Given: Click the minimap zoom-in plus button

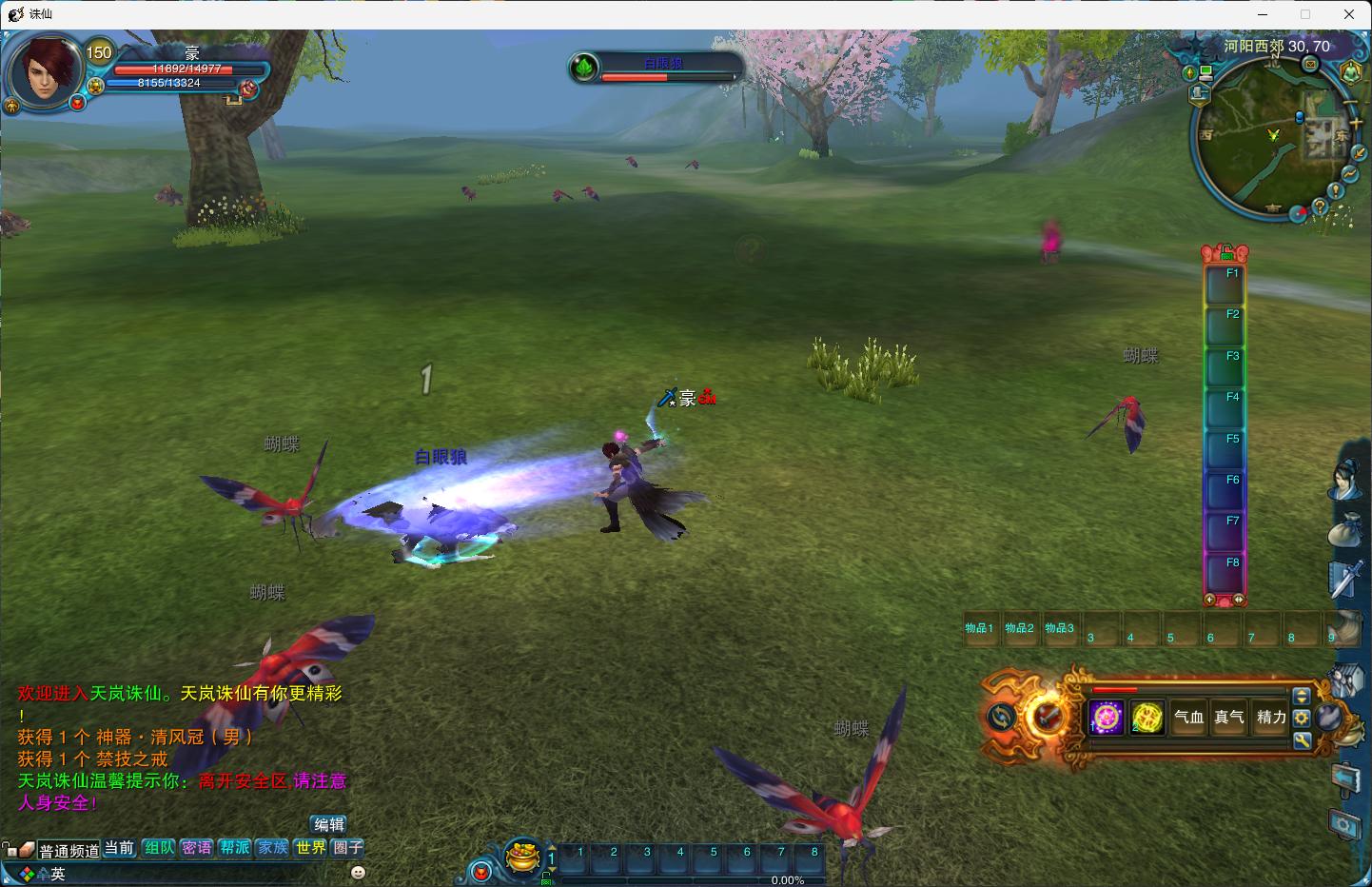Looking at the screenshot, I should (x=1355, y=123).
